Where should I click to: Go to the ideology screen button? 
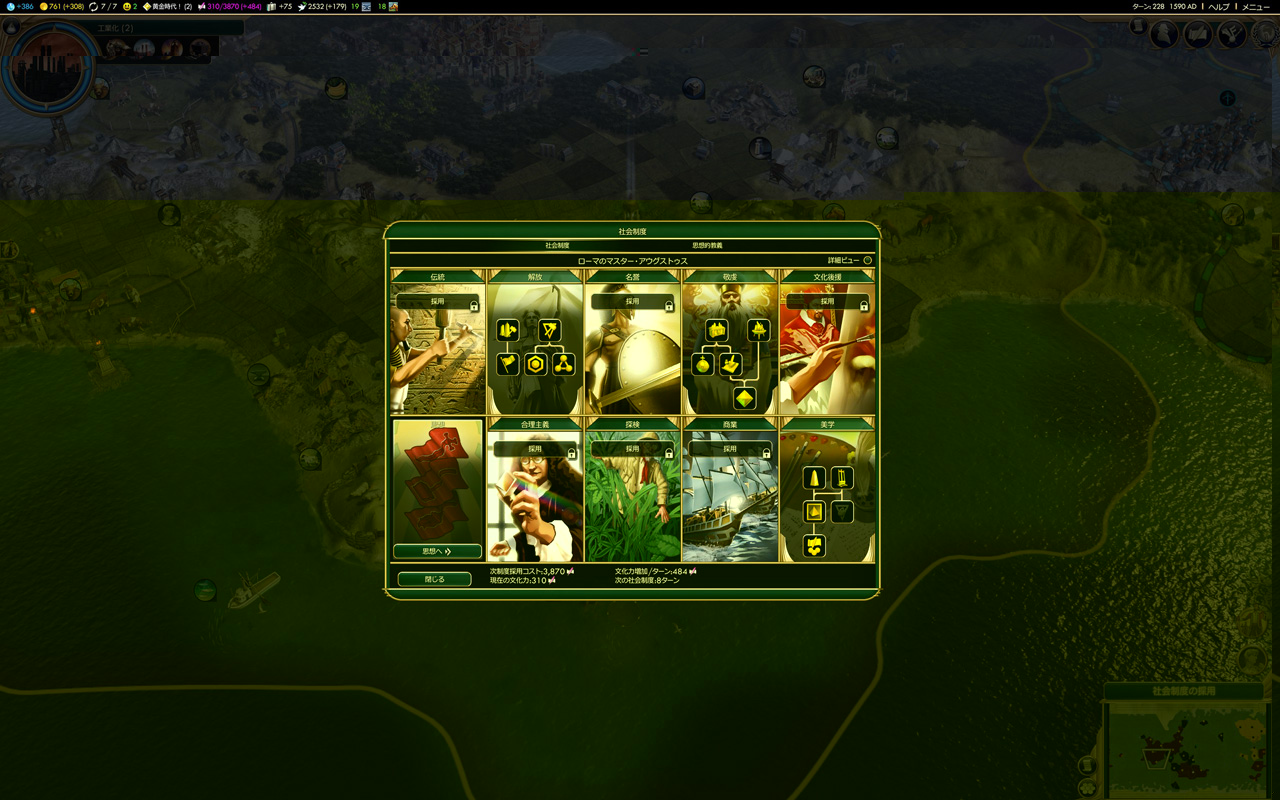pyautogui.click(x=437, y=551)
